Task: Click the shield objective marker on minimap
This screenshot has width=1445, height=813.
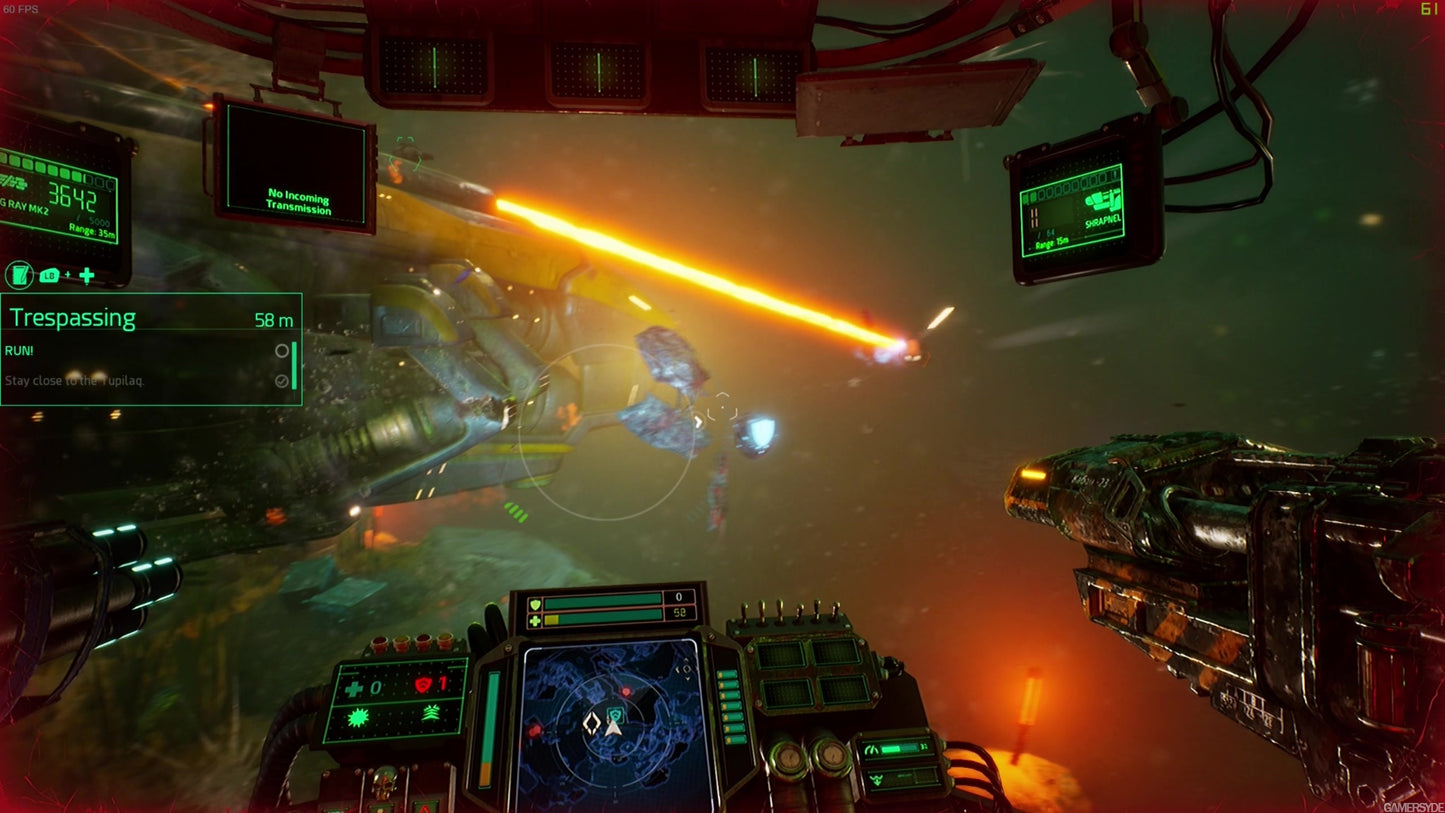Action: click(x=616, y=714)
